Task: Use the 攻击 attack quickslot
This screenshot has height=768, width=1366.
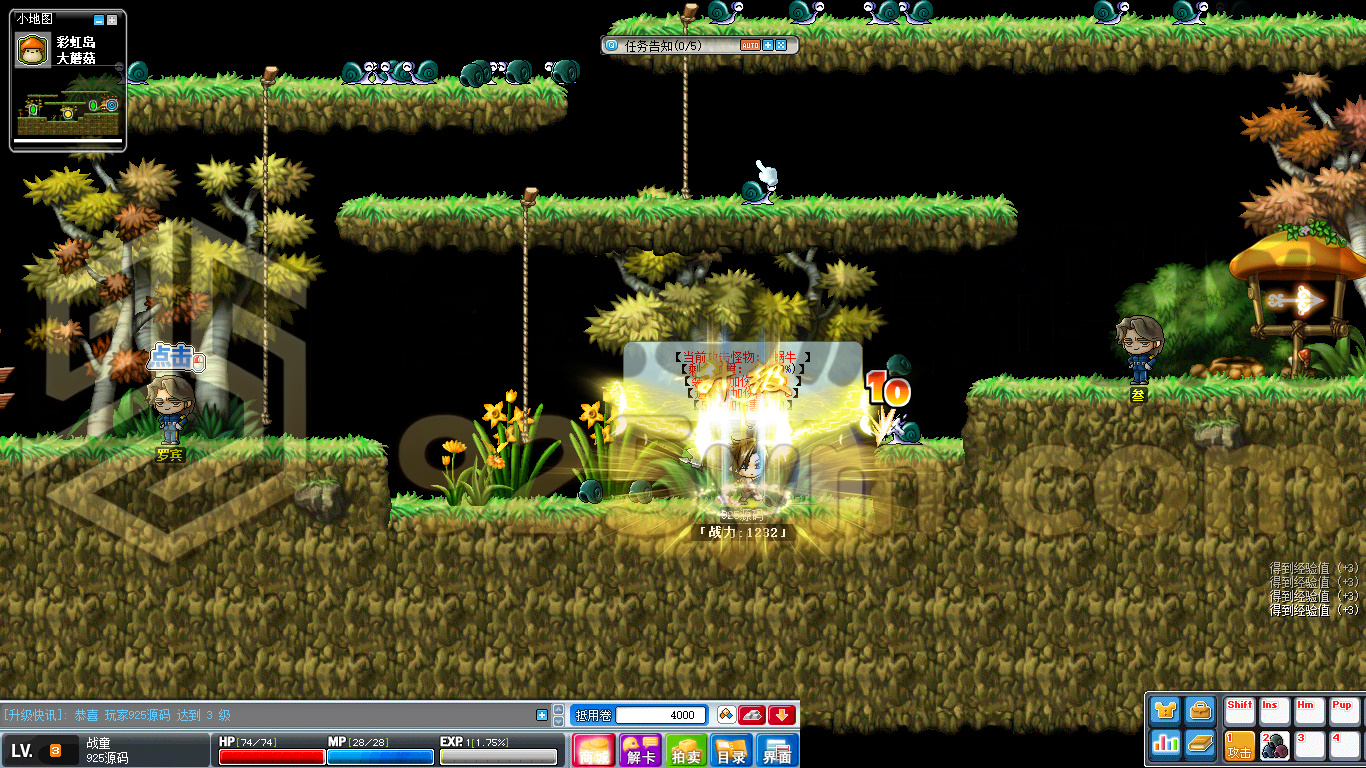Action: click(x=1240, y=746)
